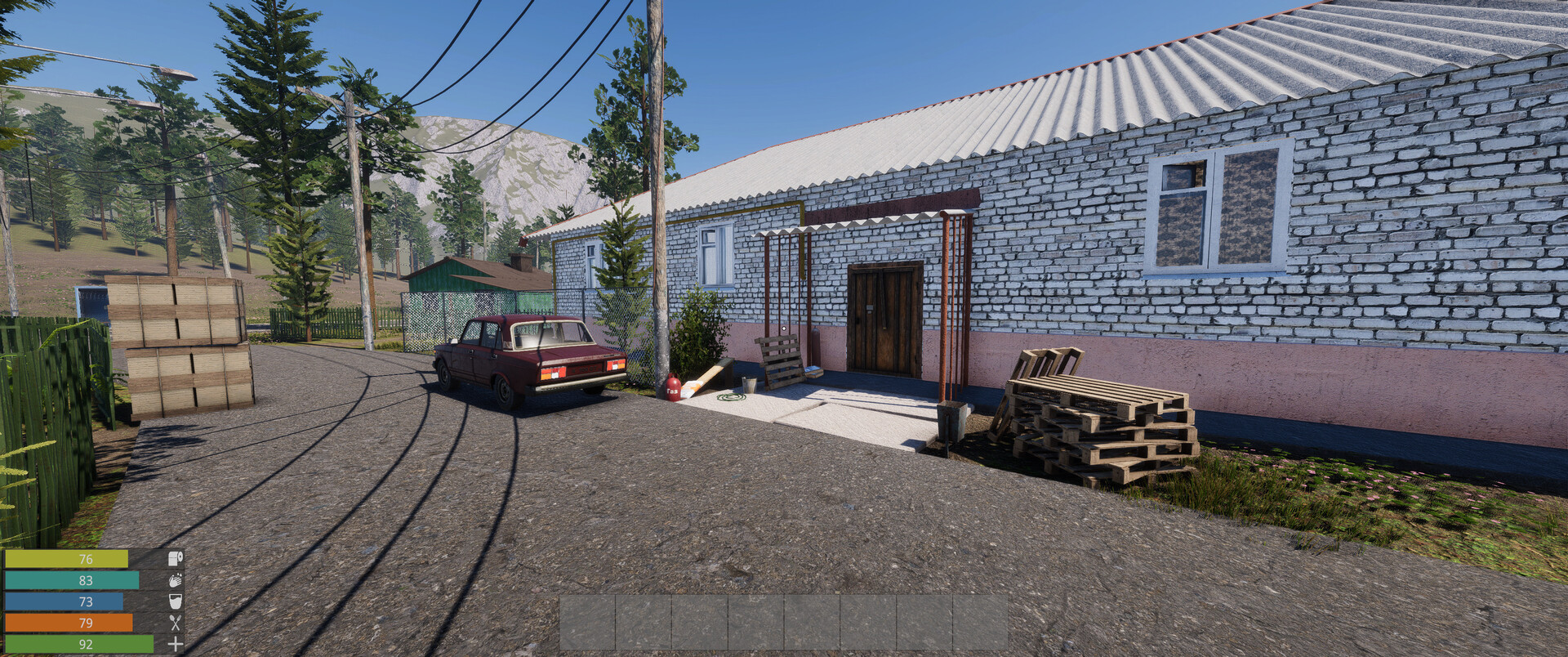Viewport: 1568px width, 657px height.
Task: Click the hand hygiene icon
Action: pos(174,581)
